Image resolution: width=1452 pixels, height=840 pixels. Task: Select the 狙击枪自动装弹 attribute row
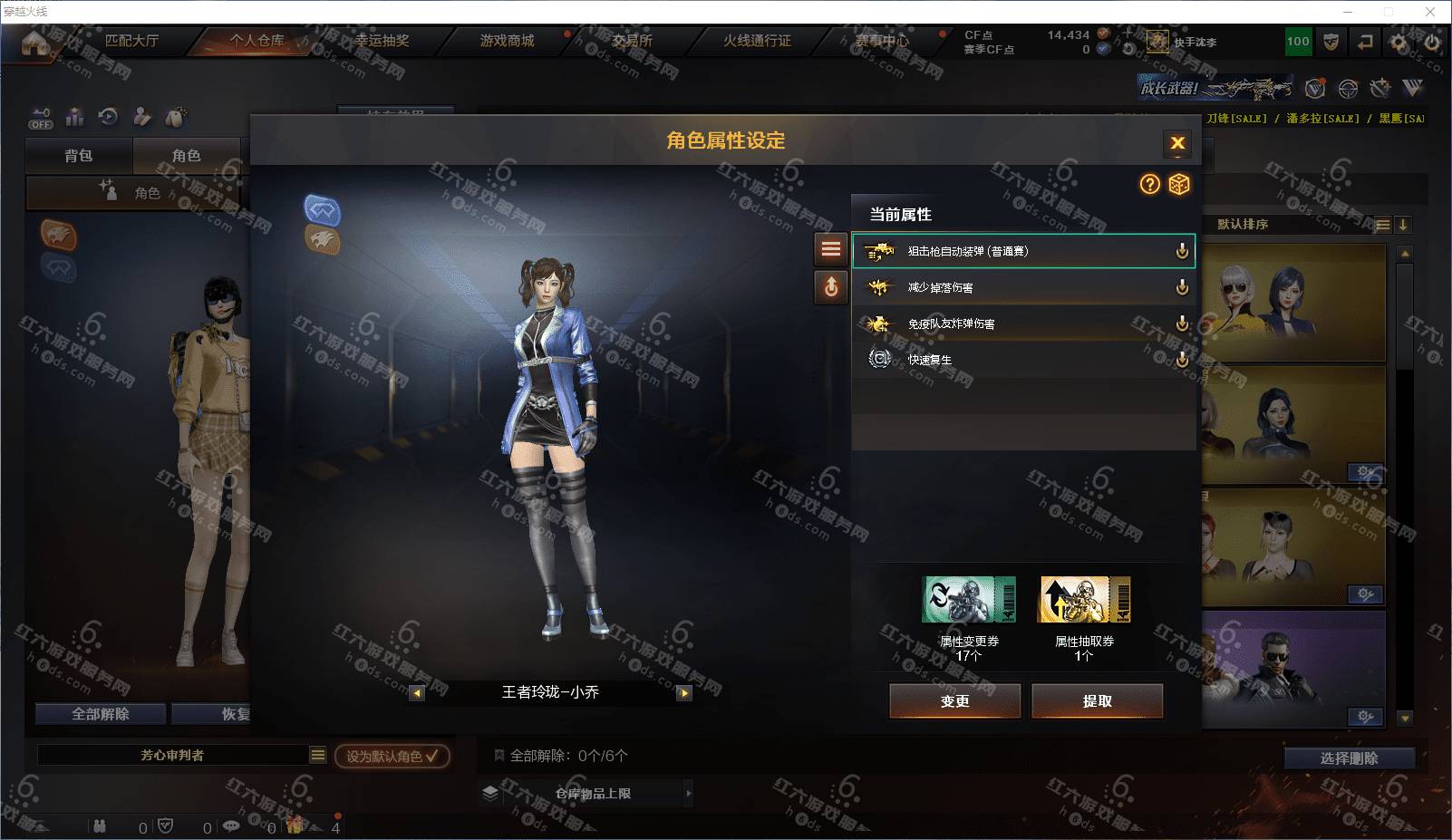coord(1022,251)
